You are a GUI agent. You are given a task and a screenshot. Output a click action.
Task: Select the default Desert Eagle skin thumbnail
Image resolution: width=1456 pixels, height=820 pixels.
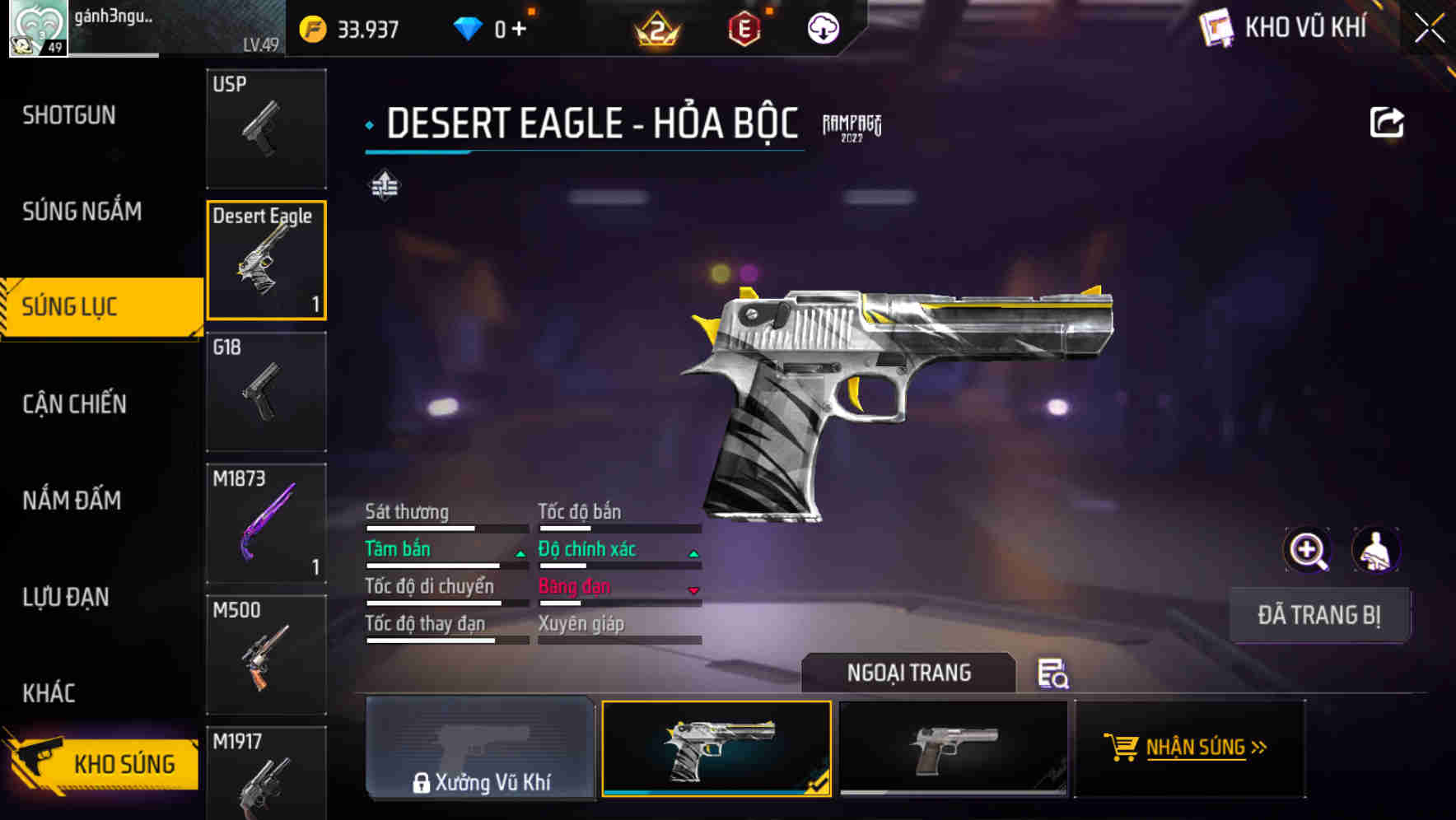954,748
